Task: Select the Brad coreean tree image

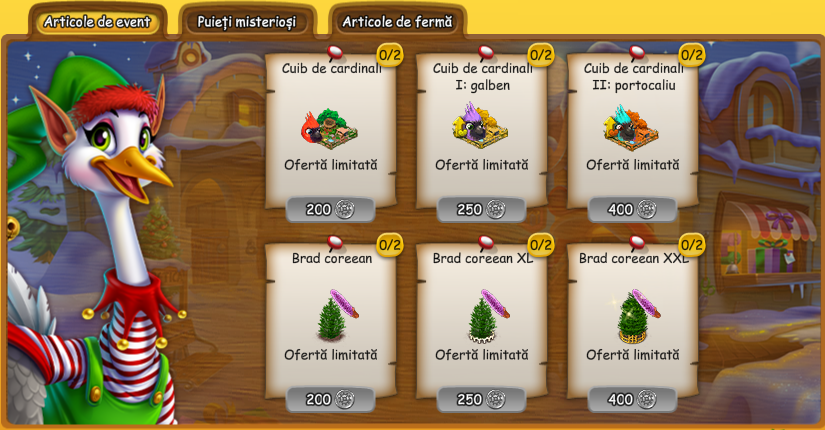Action: click(x=330, y=315)
